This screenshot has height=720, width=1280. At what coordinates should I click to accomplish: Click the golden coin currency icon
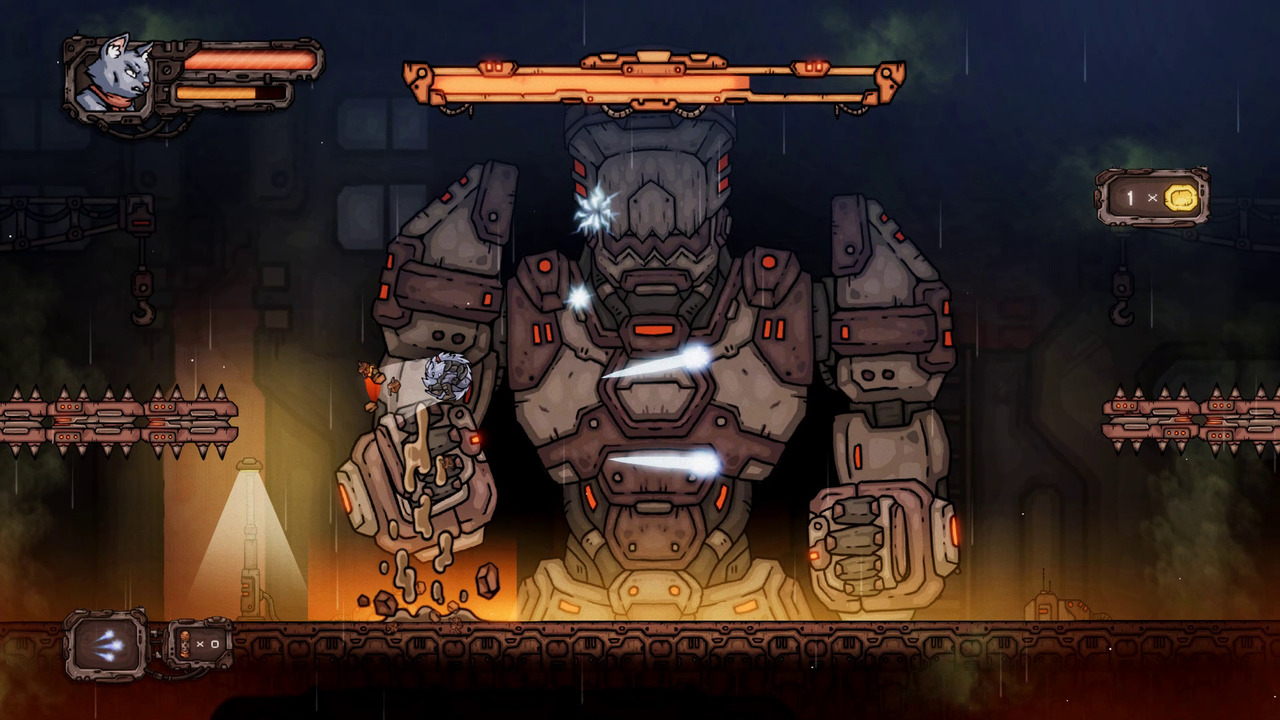click(x=1182, y=198)
